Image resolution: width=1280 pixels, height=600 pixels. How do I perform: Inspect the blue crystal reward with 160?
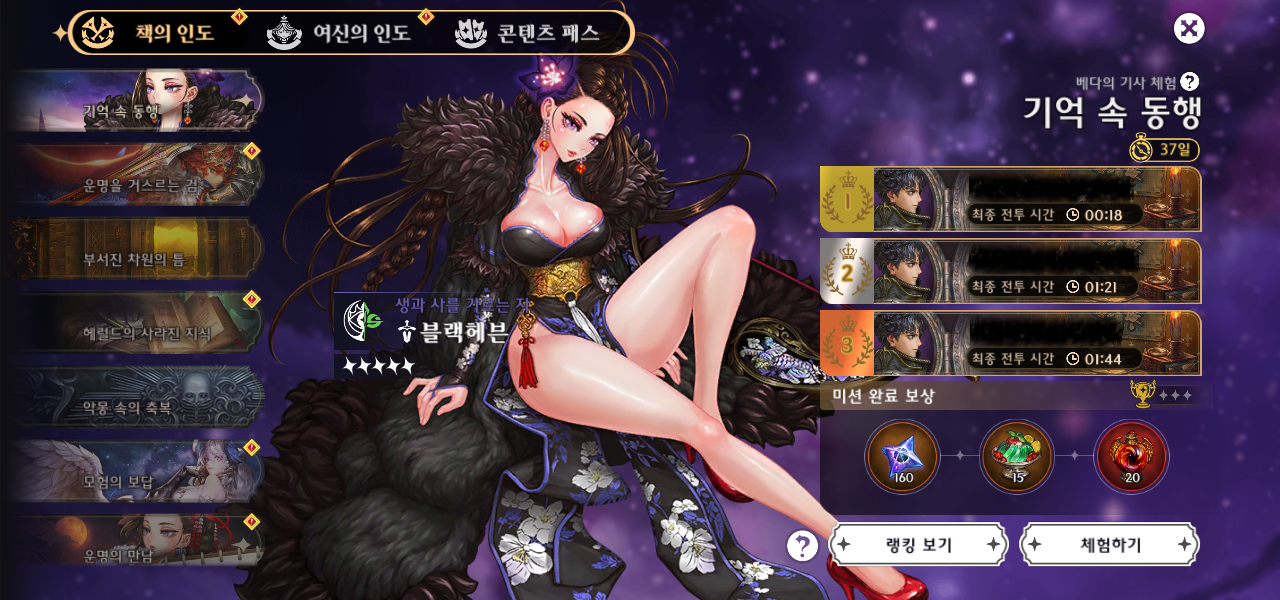coord(902,457)
